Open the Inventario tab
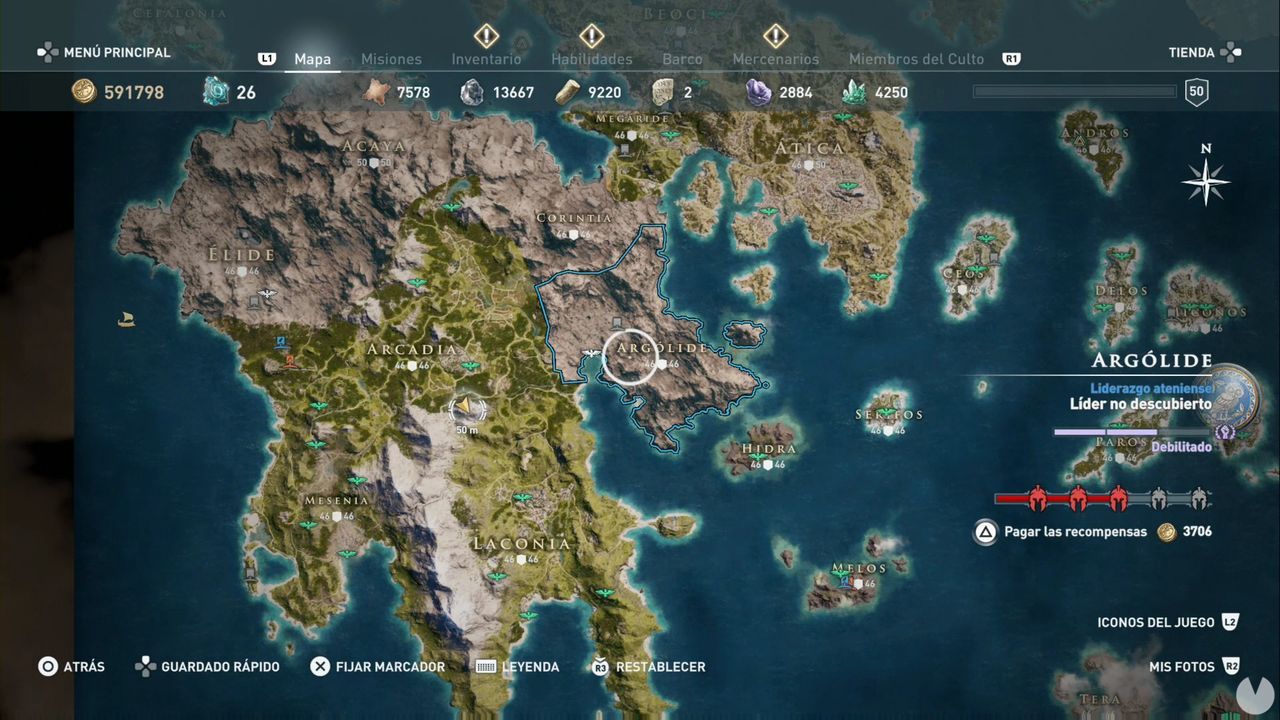The height and width of the screenshot is (720, 1280). pyautogui.click(x=487, y=59)
